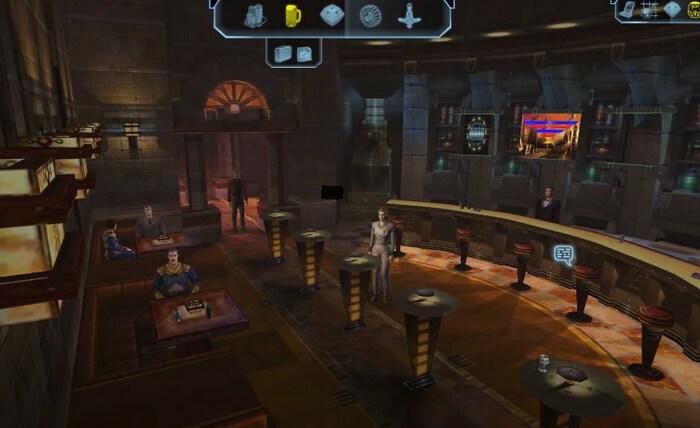This screenshot has height=428, width=700.
Task: Click the dice icon in the station bar
Action: tap(330, 15)
